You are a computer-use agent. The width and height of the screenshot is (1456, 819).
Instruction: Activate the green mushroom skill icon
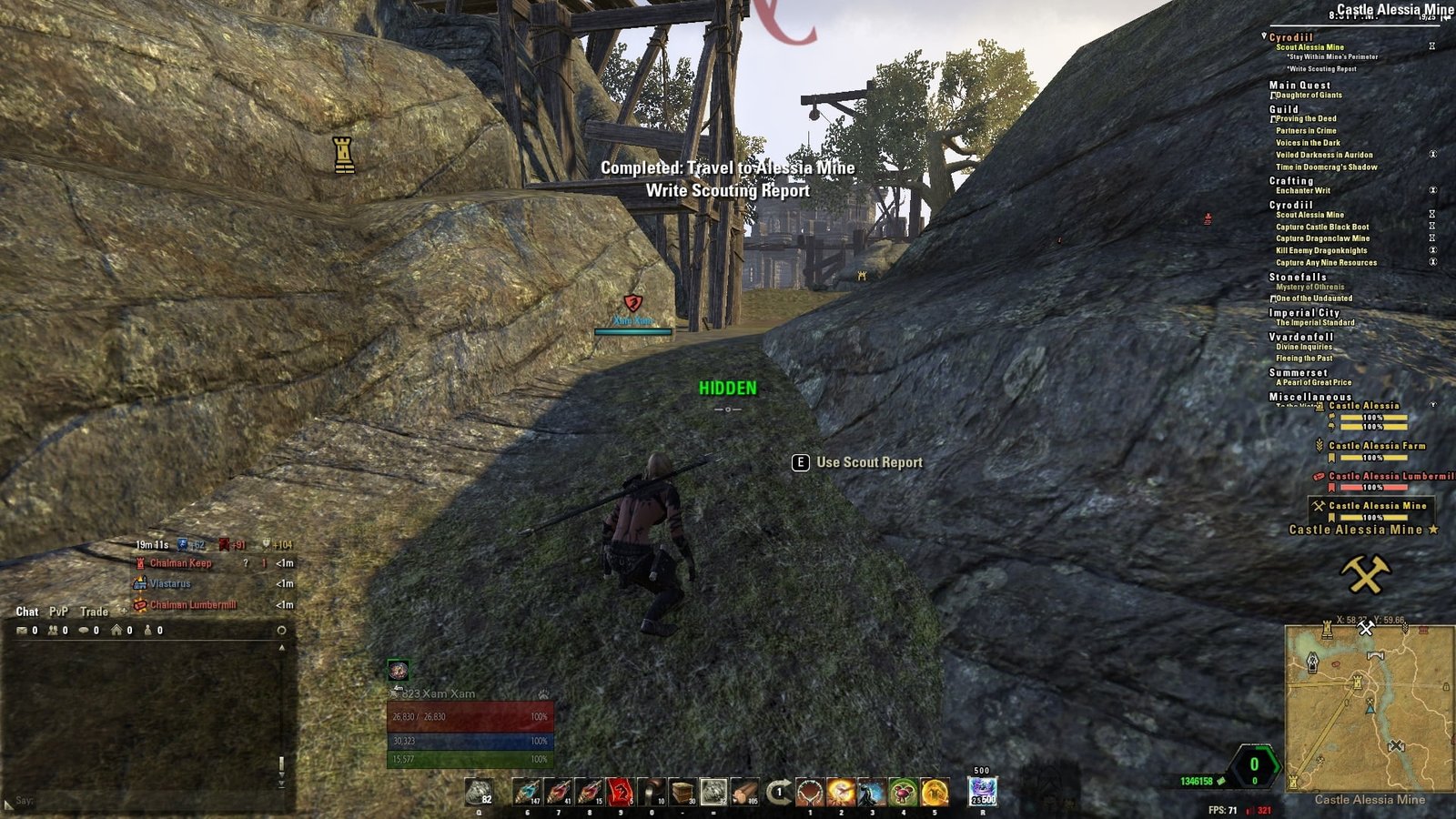coord(903,792)
